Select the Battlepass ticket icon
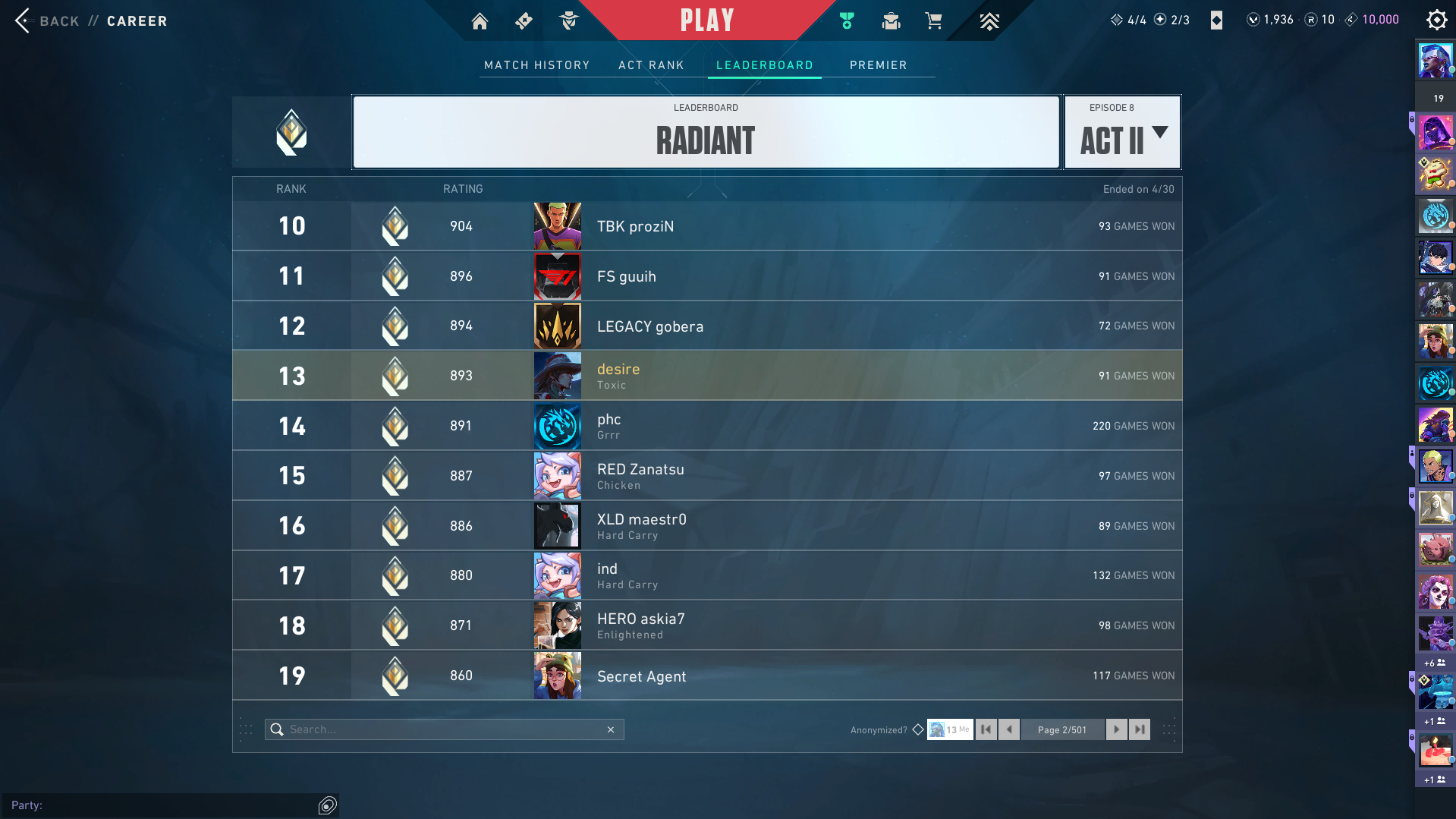This screenshot has height=819, width=1456. (524, 20)
